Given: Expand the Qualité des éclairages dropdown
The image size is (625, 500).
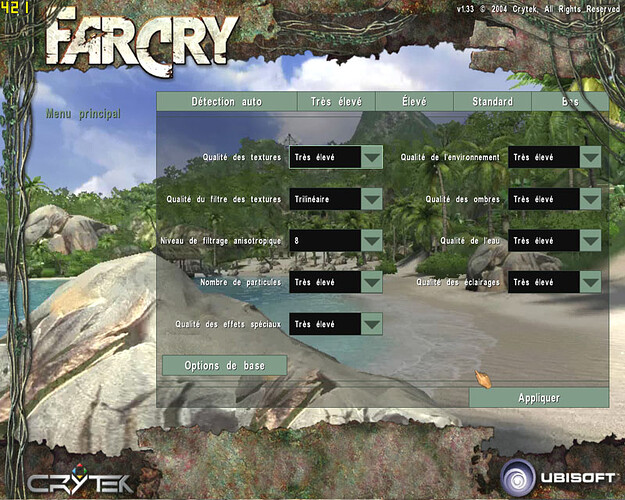Looking at the screenshot, I should (590, 282).
